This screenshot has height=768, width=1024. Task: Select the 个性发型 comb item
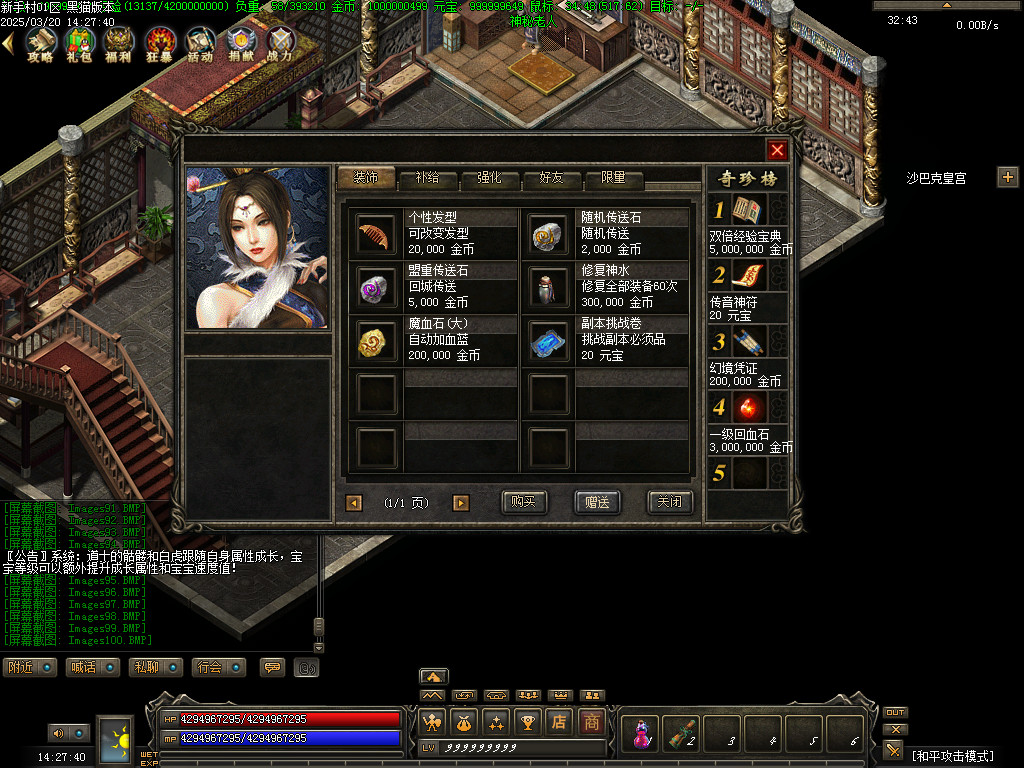click(376, 233)
